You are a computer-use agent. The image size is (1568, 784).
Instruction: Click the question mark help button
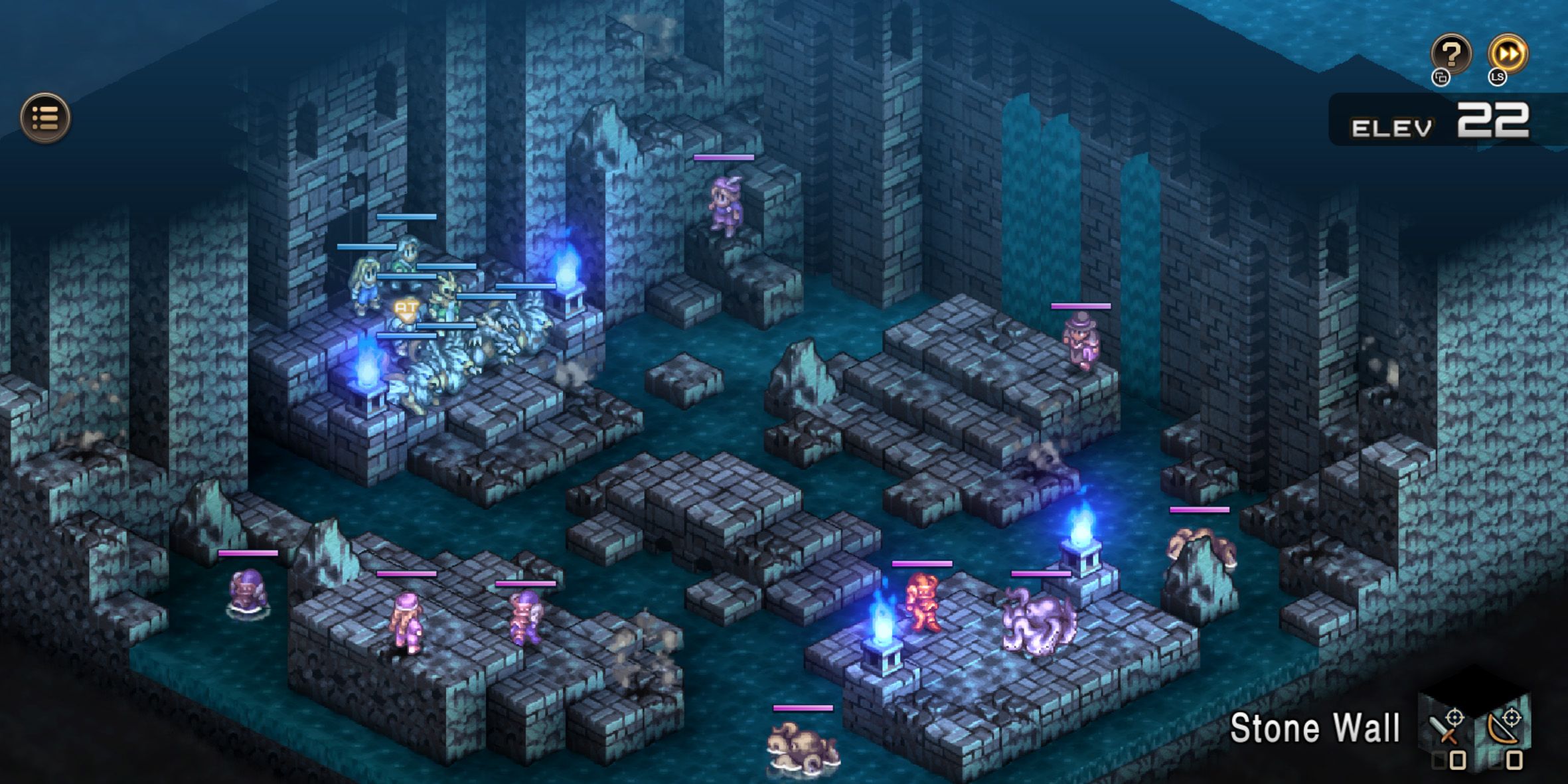click(1450, 53)
